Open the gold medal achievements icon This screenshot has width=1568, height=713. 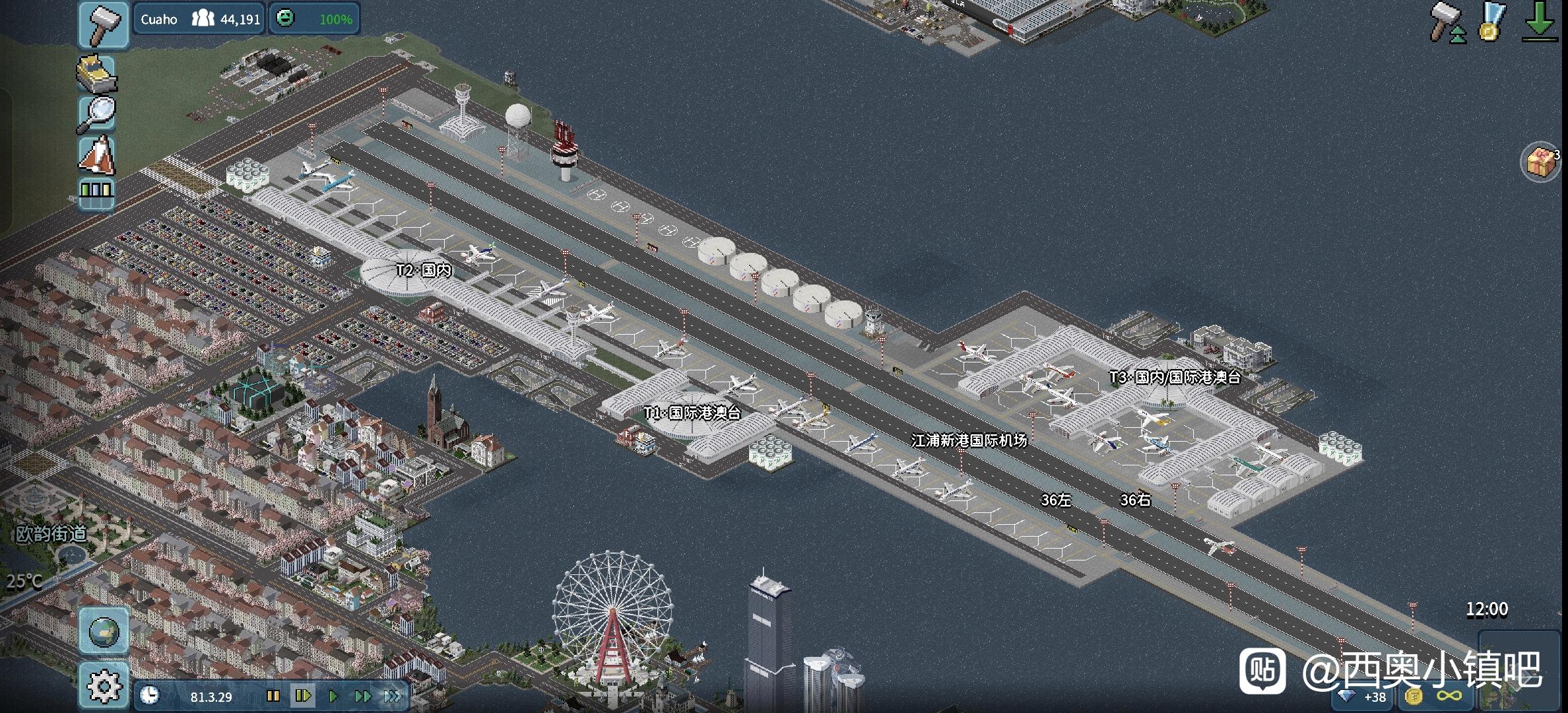point(1491,22)
